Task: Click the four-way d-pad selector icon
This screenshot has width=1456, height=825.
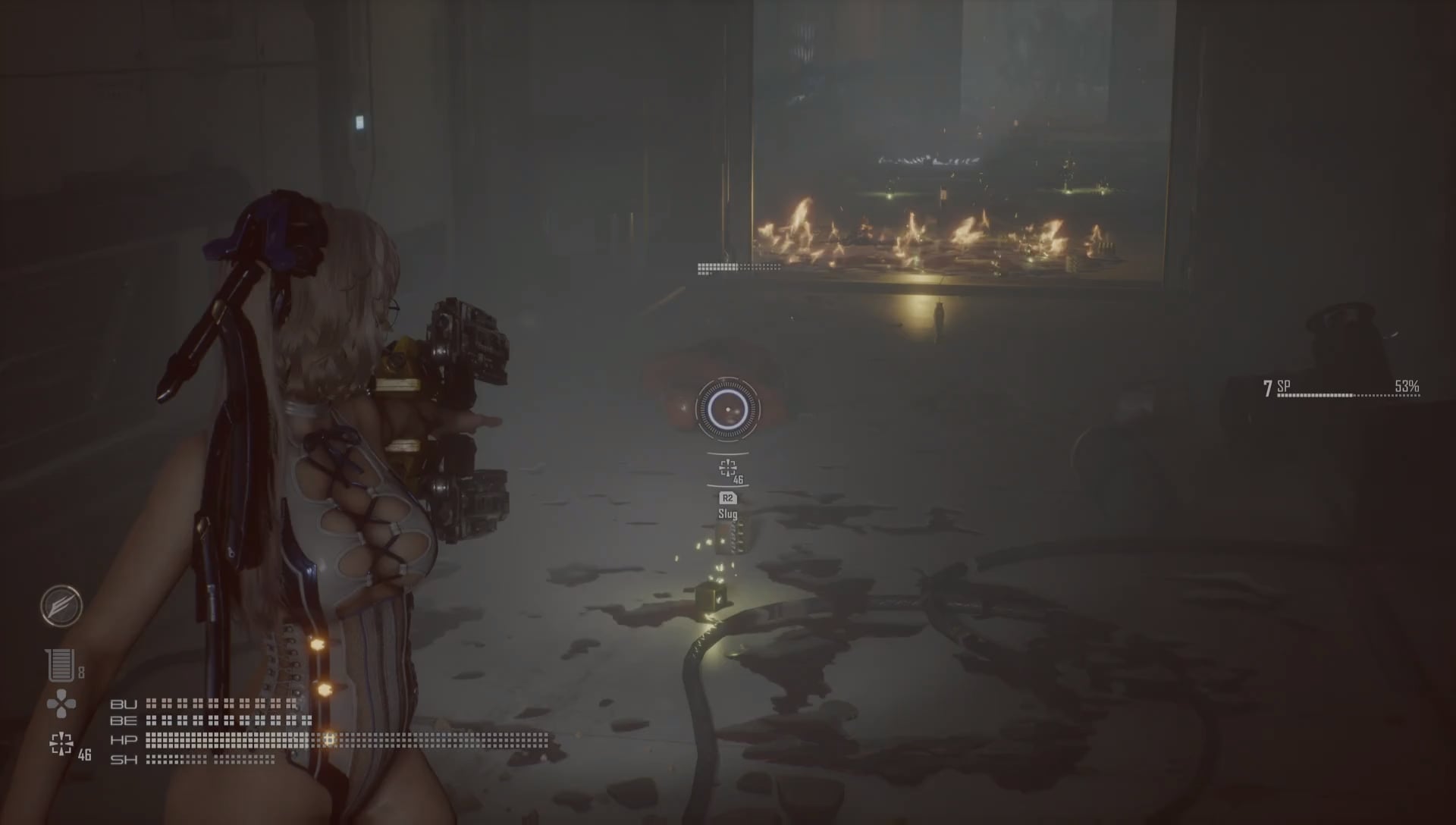Action: pos(61,704)
